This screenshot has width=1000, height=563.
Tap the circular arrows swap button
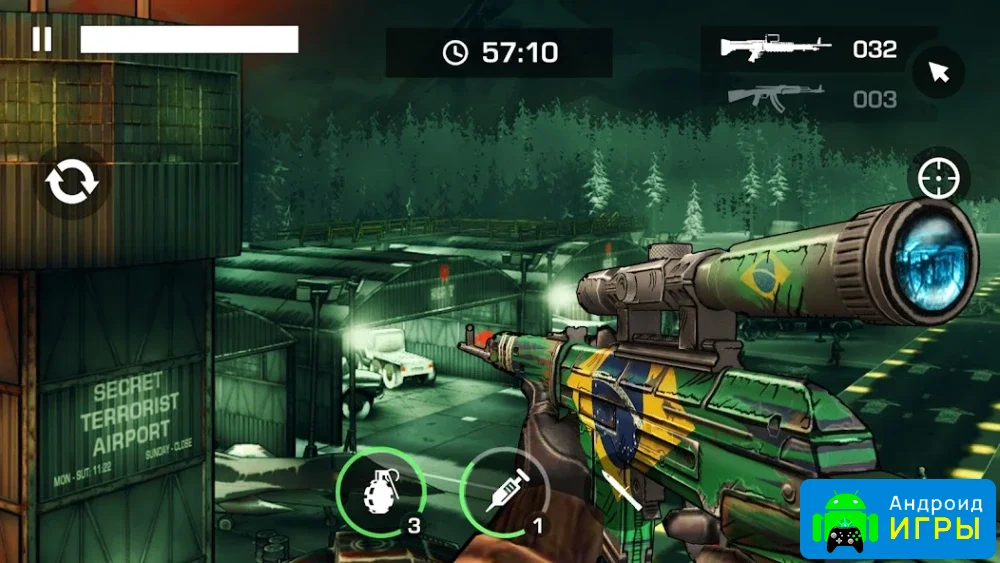tap(72, 182)
